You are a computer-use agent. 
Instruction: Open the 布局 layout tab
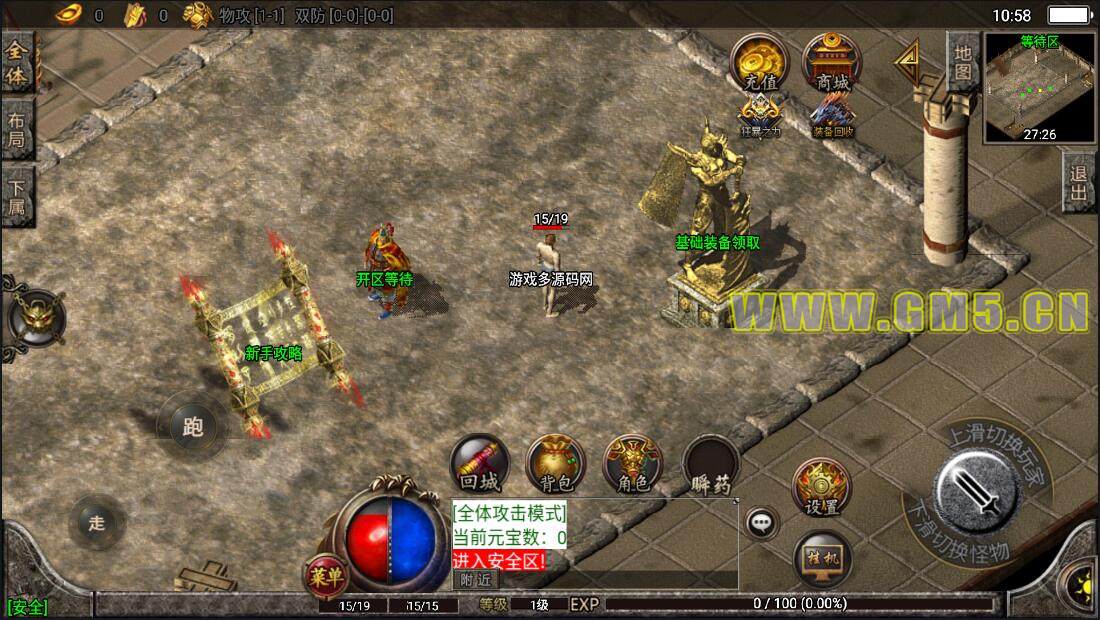[x=17, y=128]
